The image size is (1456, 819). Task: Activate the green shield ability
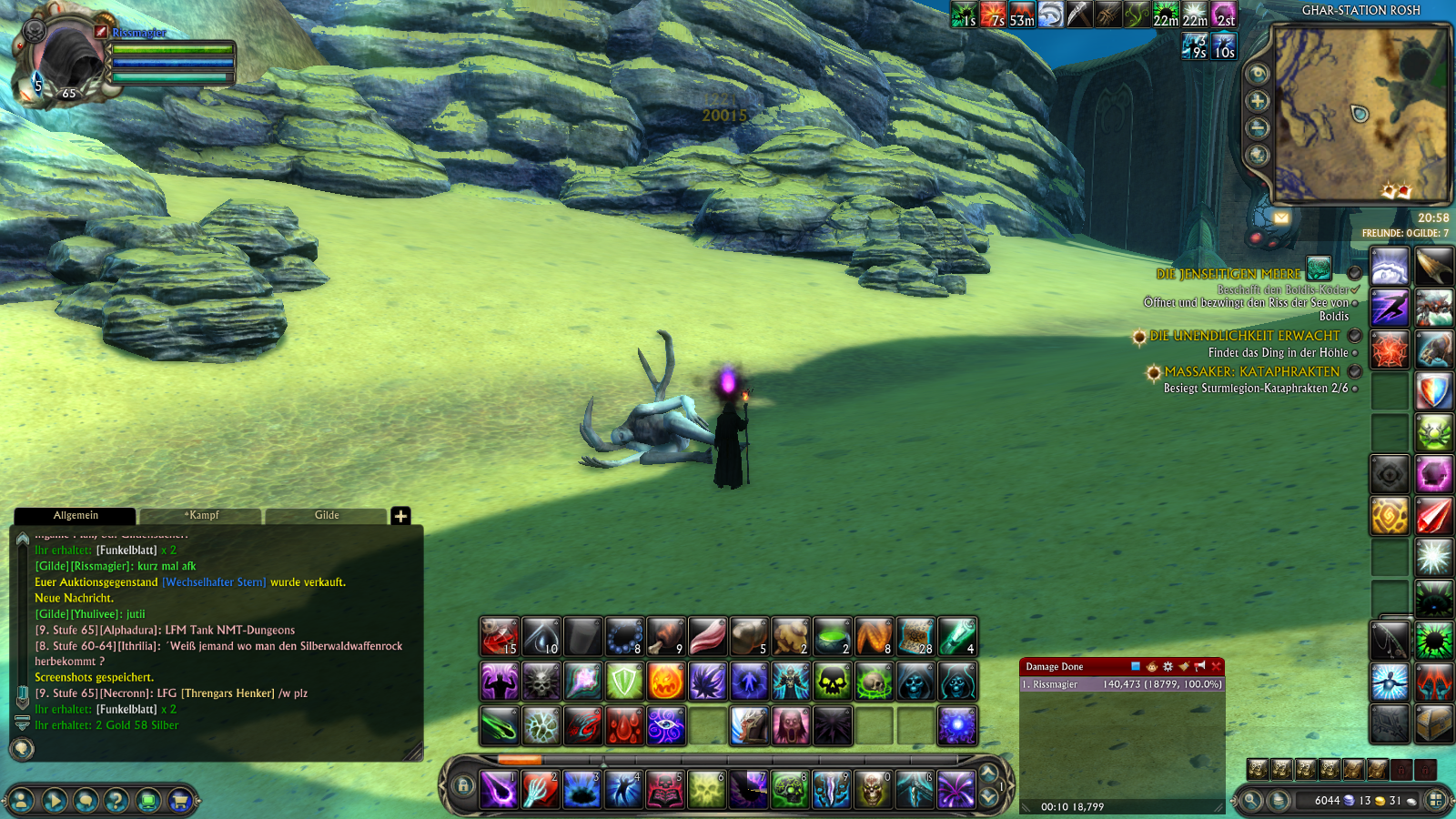[624, 682]
